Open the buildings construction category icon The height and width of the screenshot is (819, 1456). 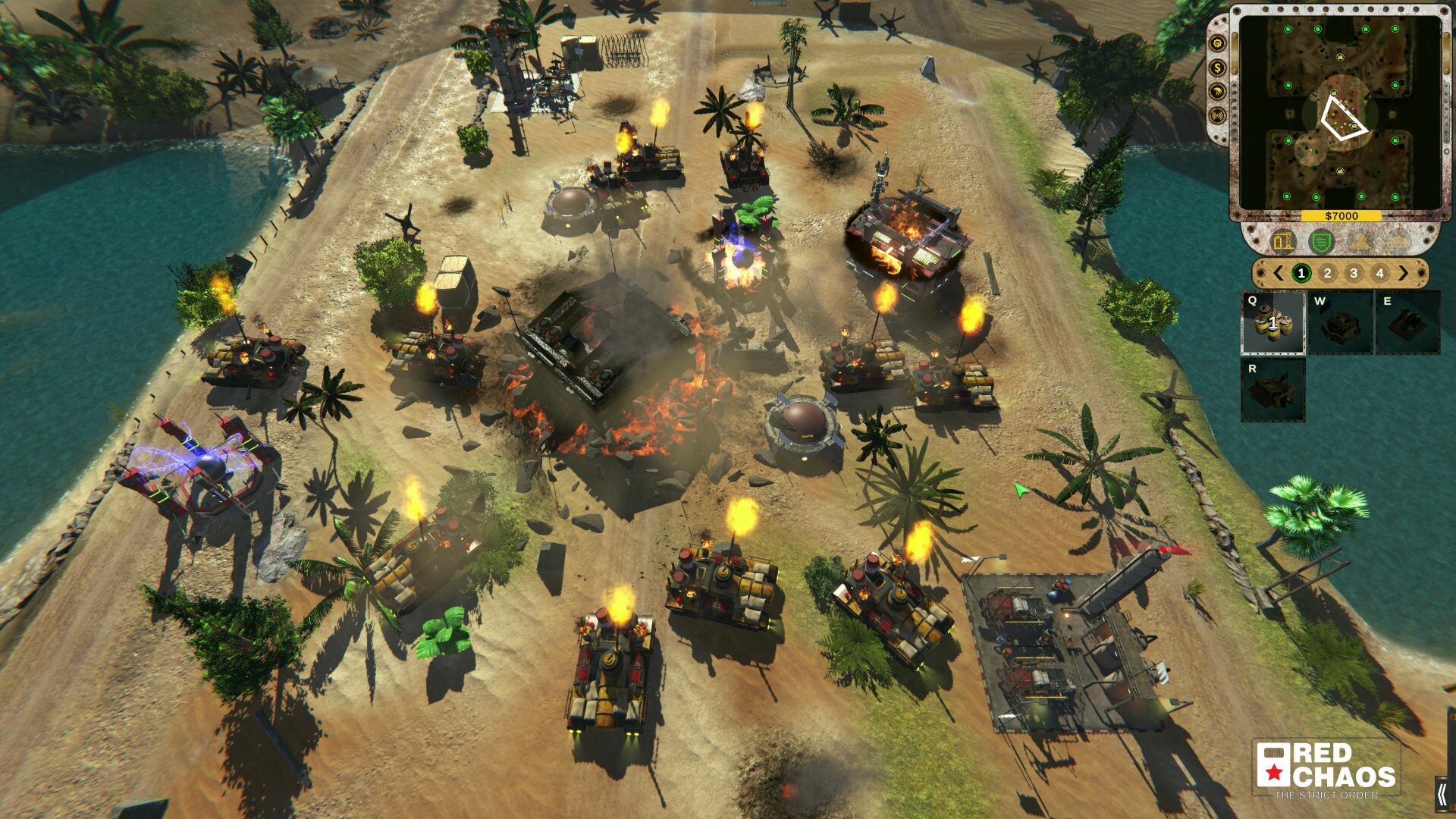tap(1284, 242)
